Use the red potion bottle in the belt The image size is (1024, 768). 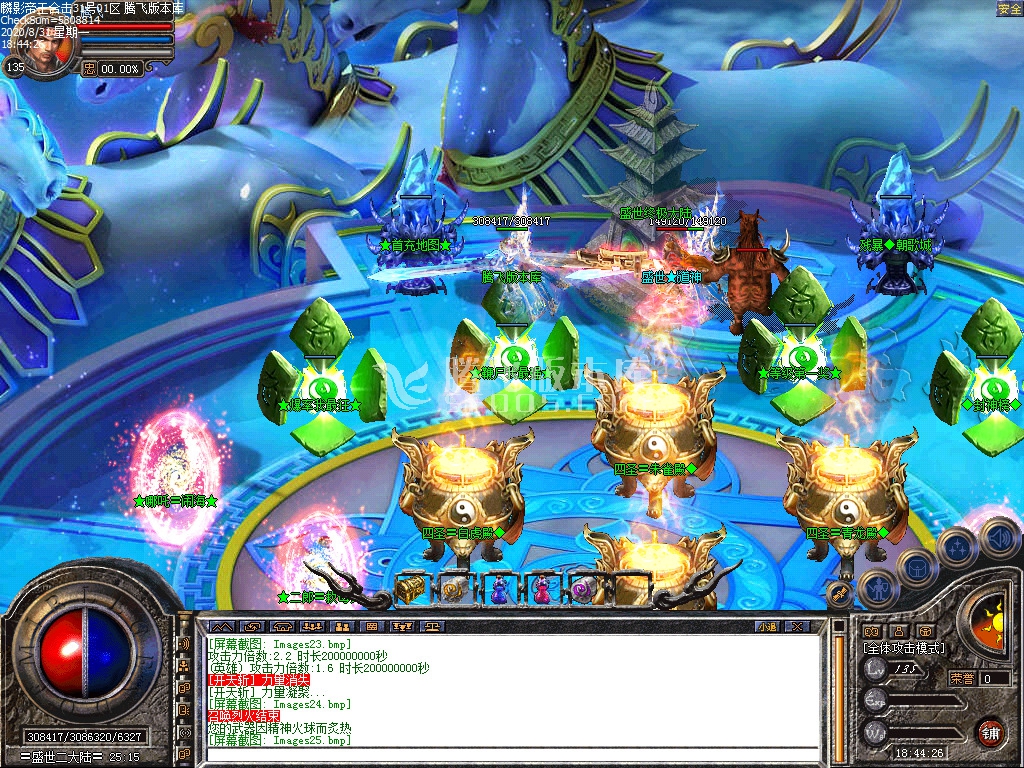coord(541,589)
